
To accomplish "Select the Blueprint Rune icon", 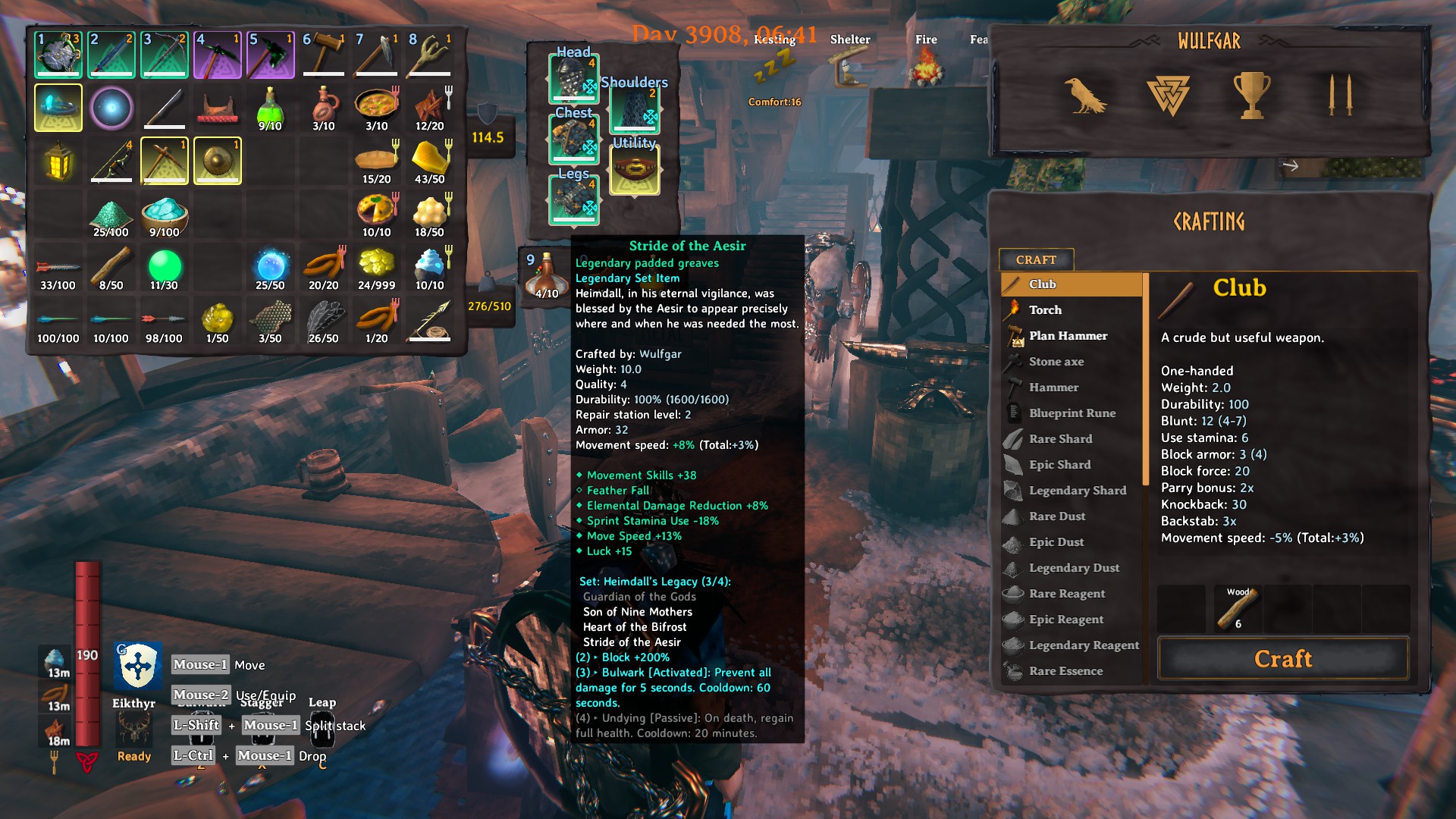I will coord(1014,413).
